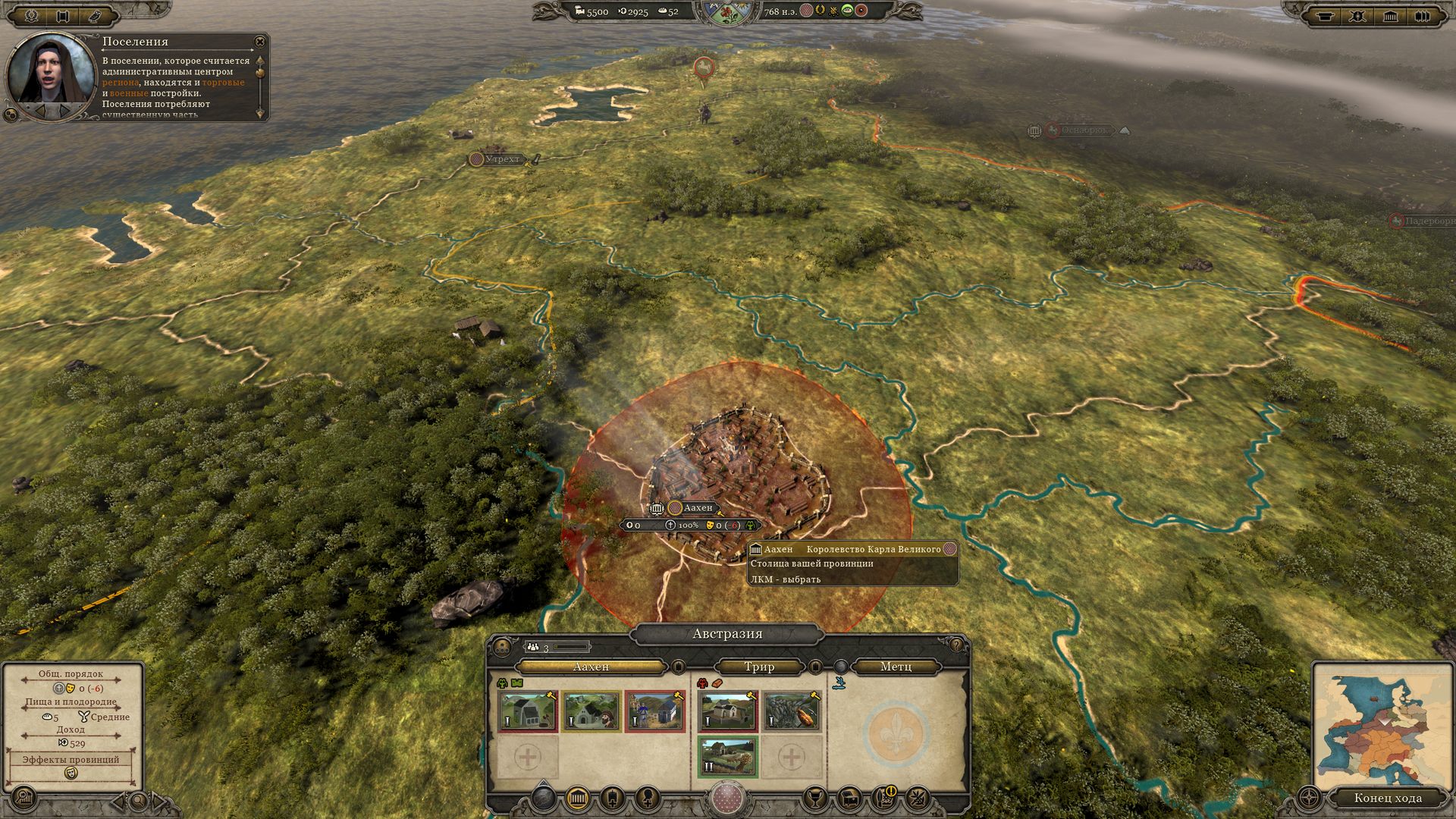Open the faction emblem button on bottom bar
This screenshot has width=1456, height=819.
tap(727, 799)
